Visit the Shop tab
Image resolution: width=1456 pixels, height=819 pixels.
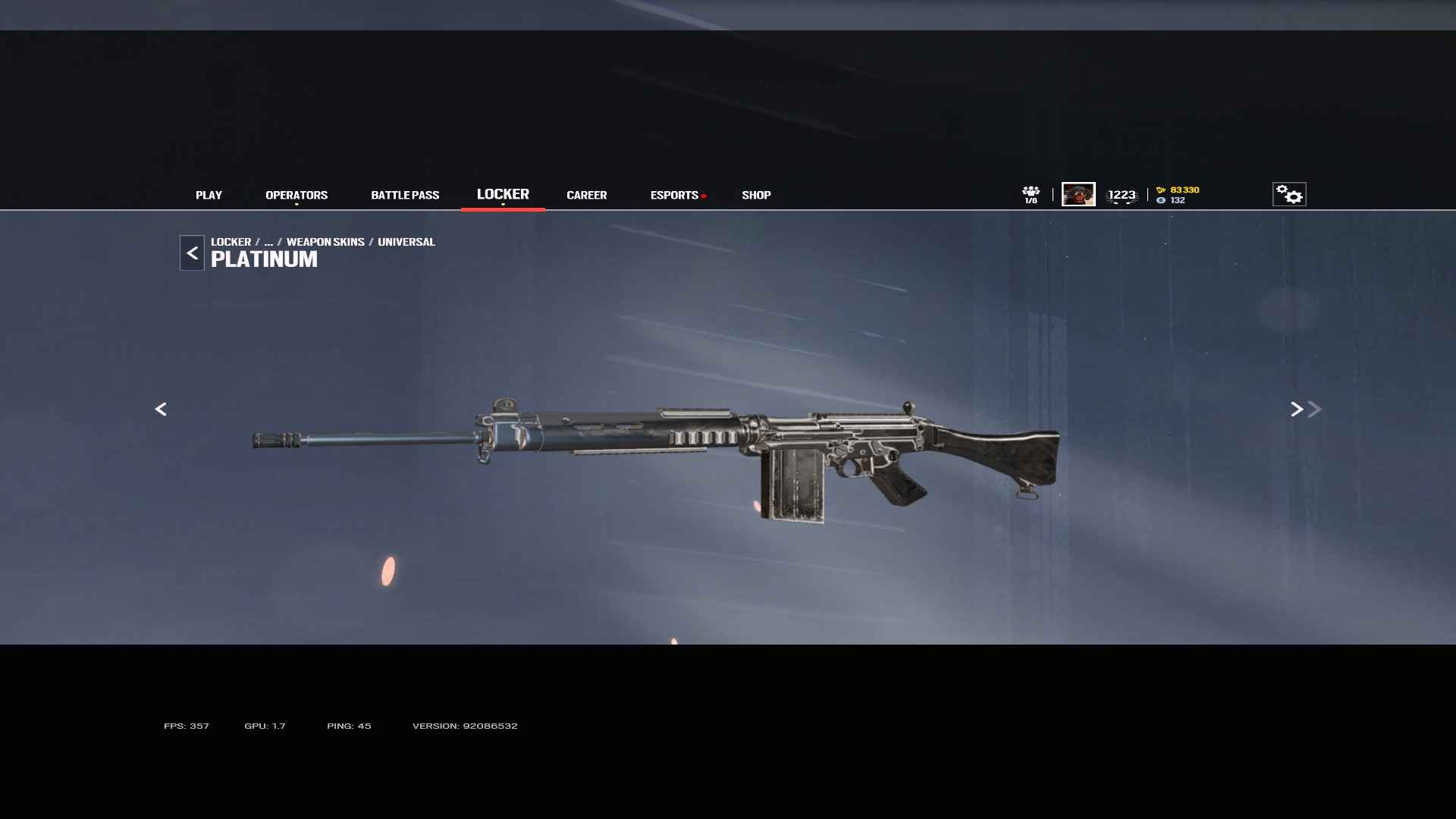(756, 195)
